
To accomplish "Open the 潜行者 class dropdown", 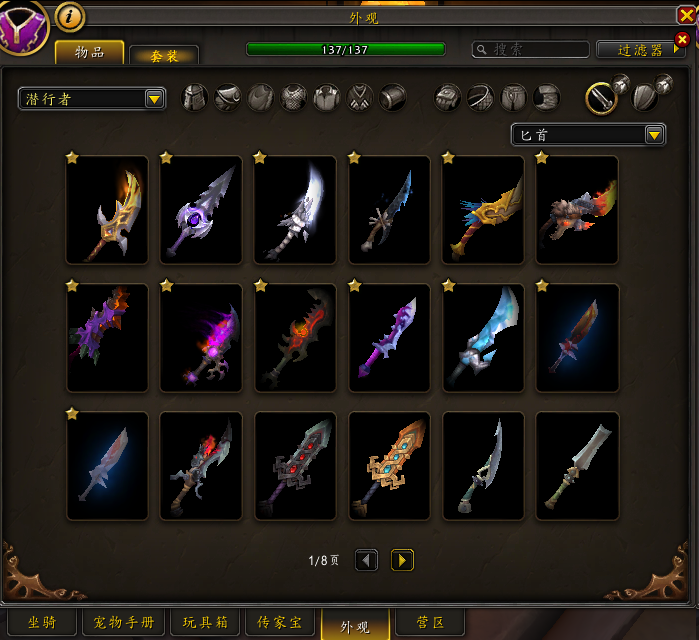I will click(92, 98).
